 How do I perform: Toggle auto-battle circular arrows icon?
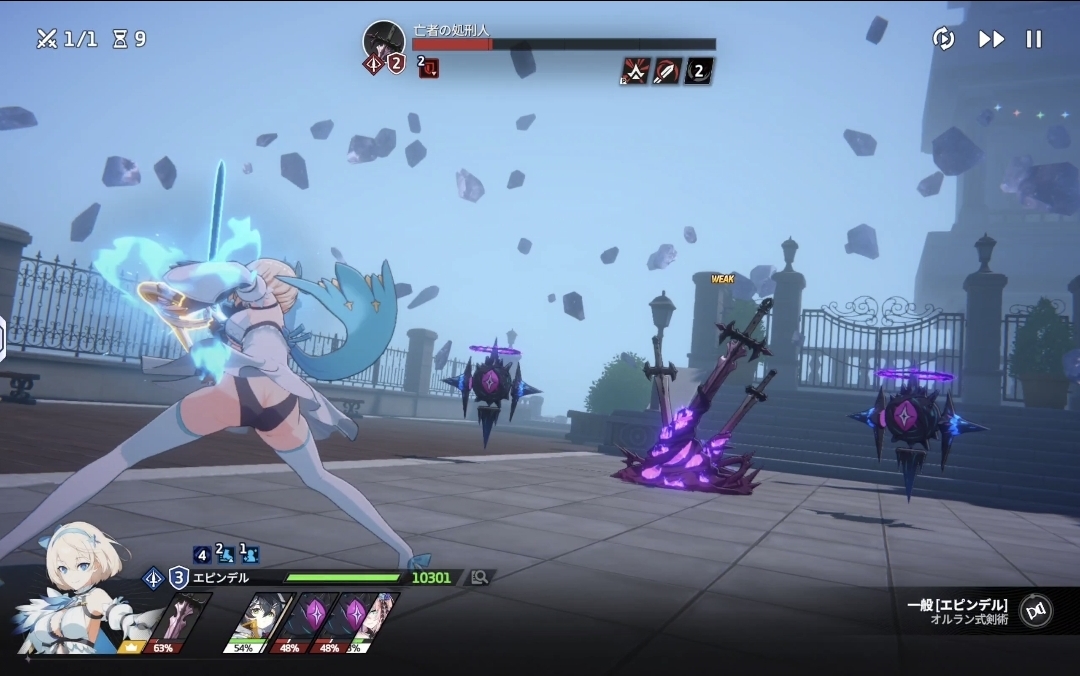click(x=943, y=39)
